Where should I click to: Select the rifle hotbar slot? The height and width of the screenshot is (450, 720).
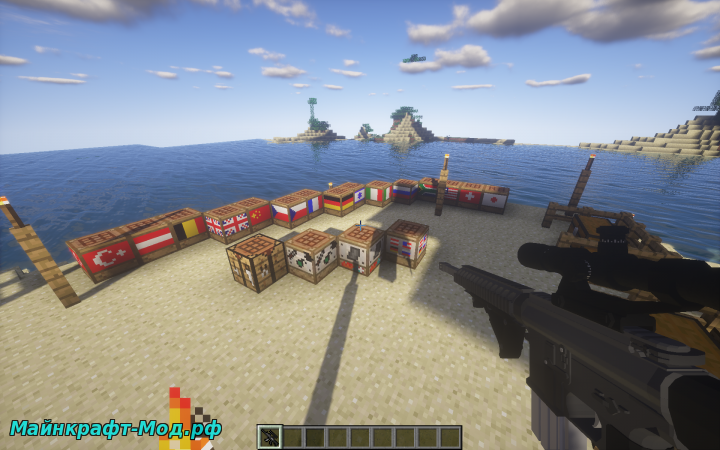[269, 436]
